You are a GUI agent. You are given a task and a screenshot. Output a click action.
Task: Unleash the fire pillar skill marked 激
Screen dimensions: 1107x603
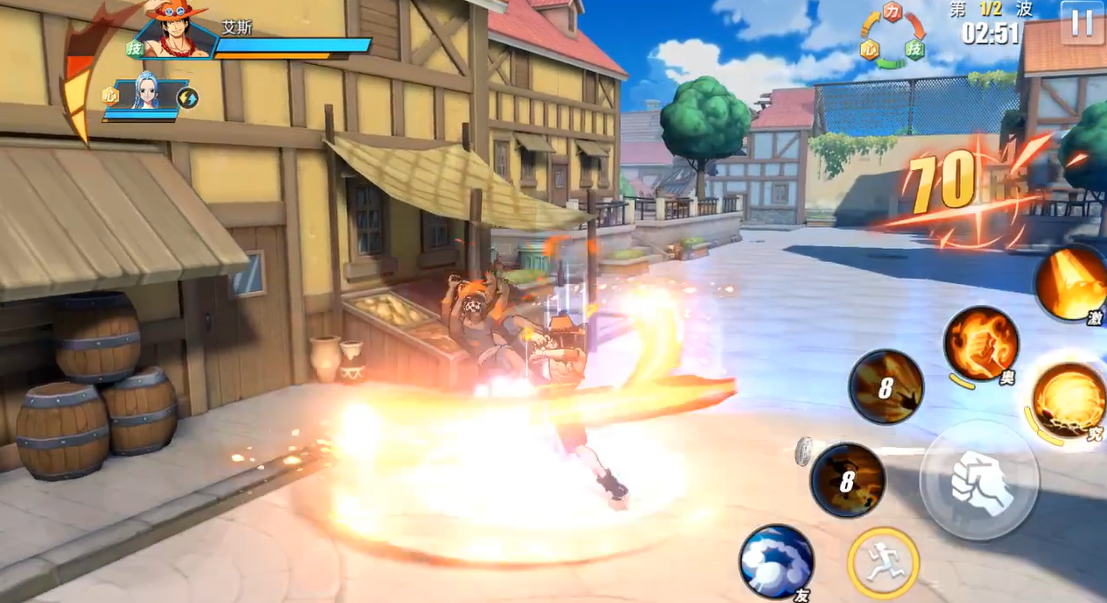(1071, 283)
